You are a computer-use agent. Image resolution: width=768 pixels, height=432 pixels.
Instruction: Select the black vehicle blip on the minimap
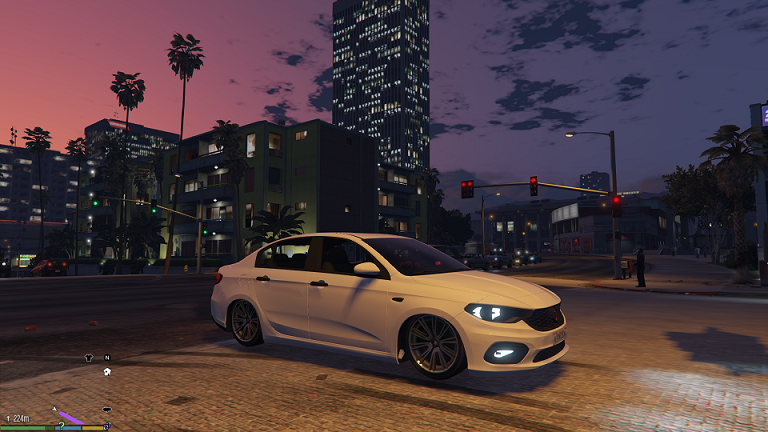coord(107,410)
